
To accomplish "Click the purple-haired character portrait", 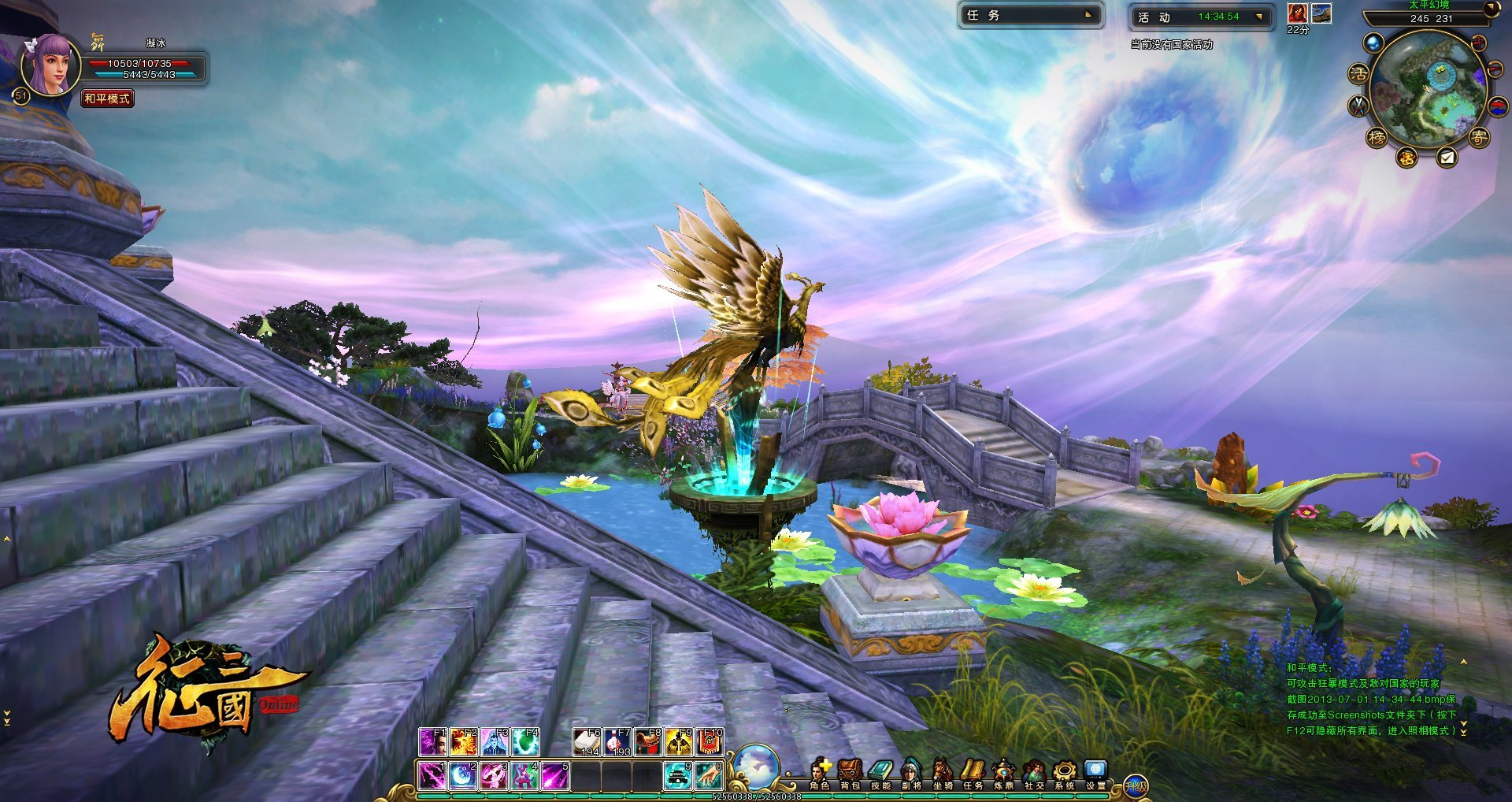I will (x=50, y=65).
